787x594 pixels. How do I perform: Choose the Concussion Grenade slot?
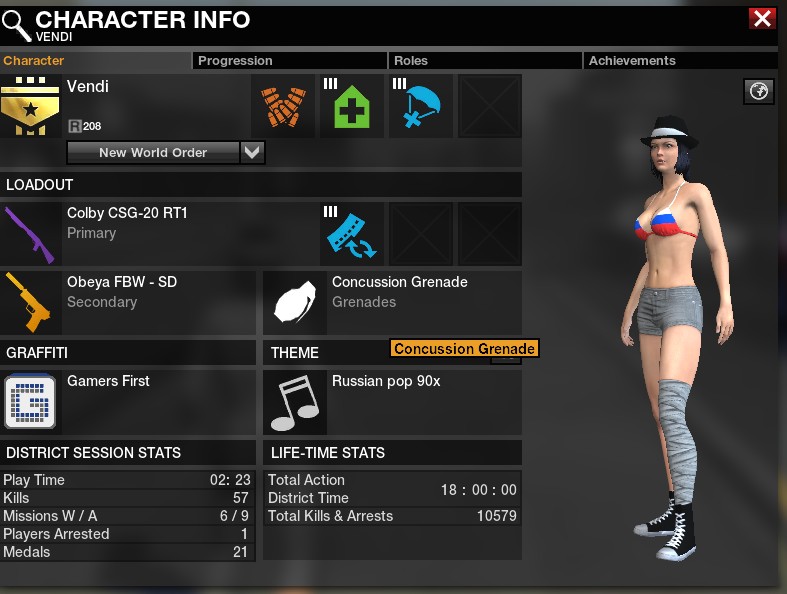[295, 303]
